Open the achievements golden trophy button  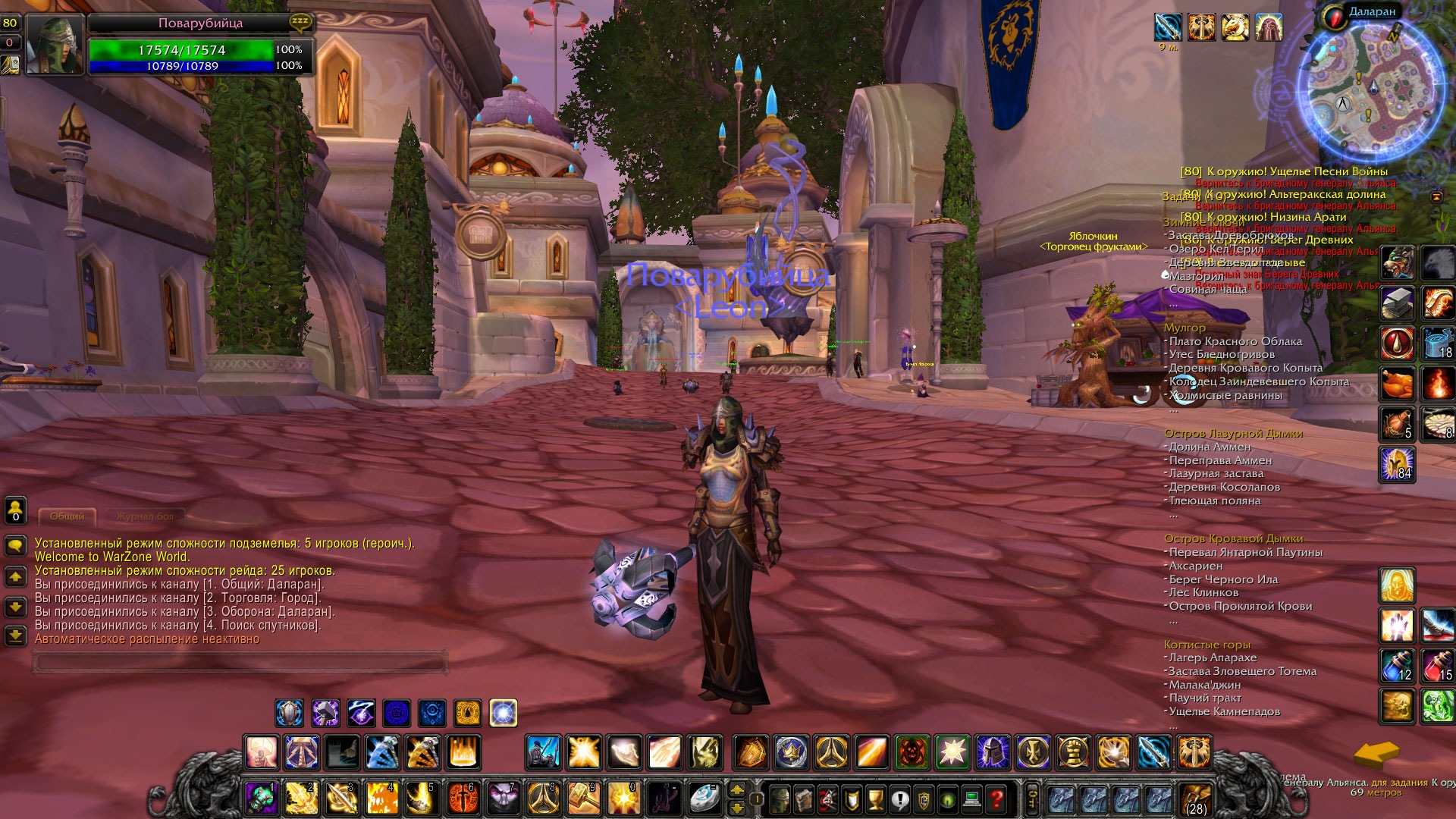click(875, 799)
